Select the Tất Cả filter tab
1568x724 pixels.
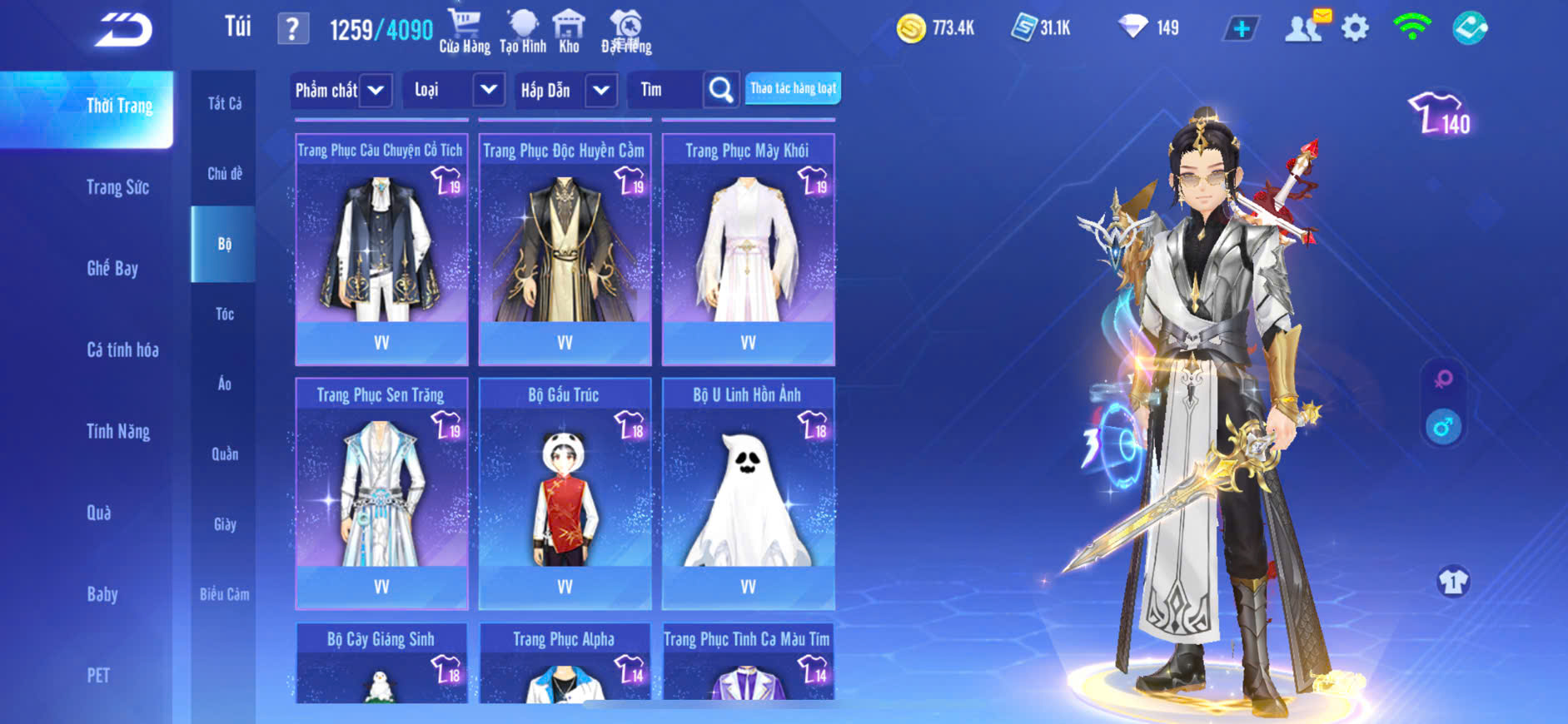(x=224, y=103)
